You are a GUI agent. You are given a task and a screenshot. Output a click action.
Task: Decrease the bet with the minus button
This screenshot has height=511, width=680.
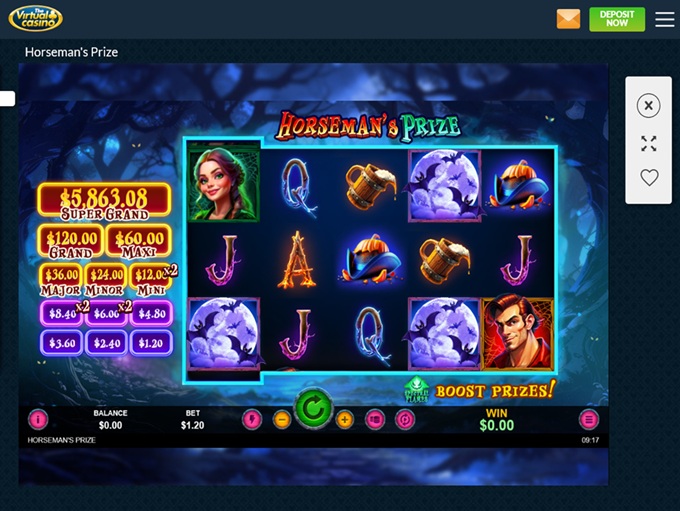(282, 420)
